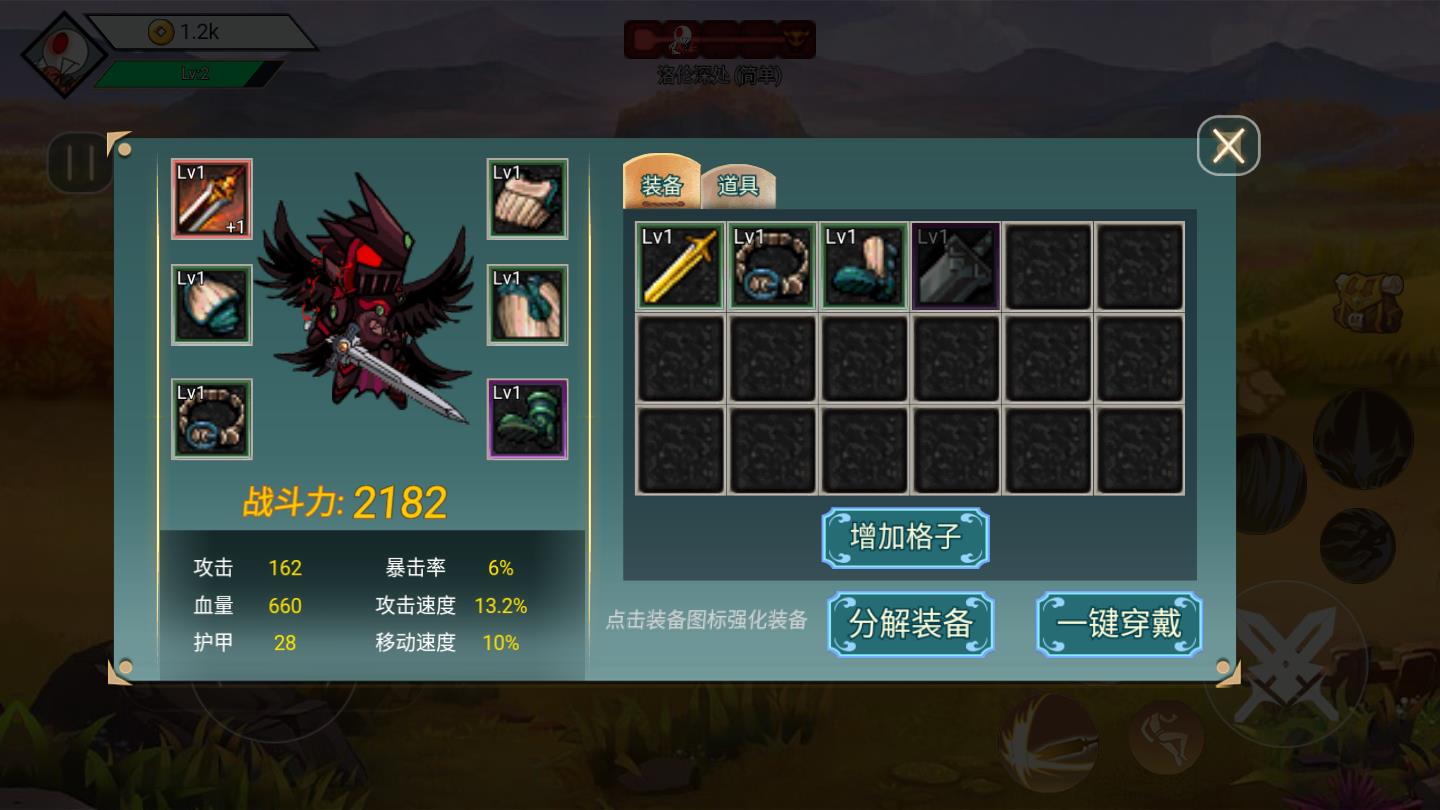Tap the equipped helmet item

coord(212,304)
